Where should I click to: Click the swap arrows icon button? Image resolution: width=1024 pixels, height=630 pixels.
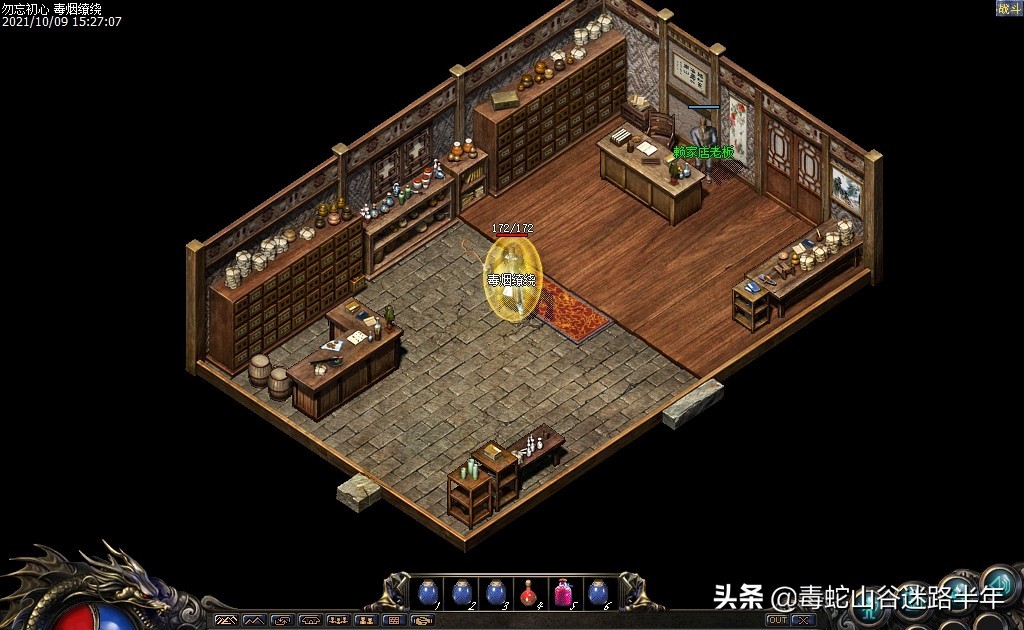(282, 621)
